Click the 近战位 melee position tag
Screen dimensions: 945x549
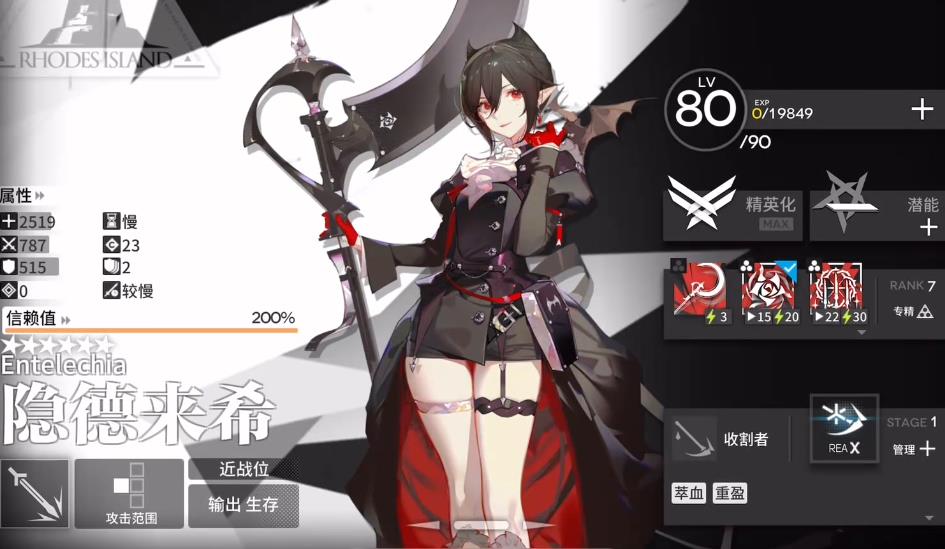[236, 468]
